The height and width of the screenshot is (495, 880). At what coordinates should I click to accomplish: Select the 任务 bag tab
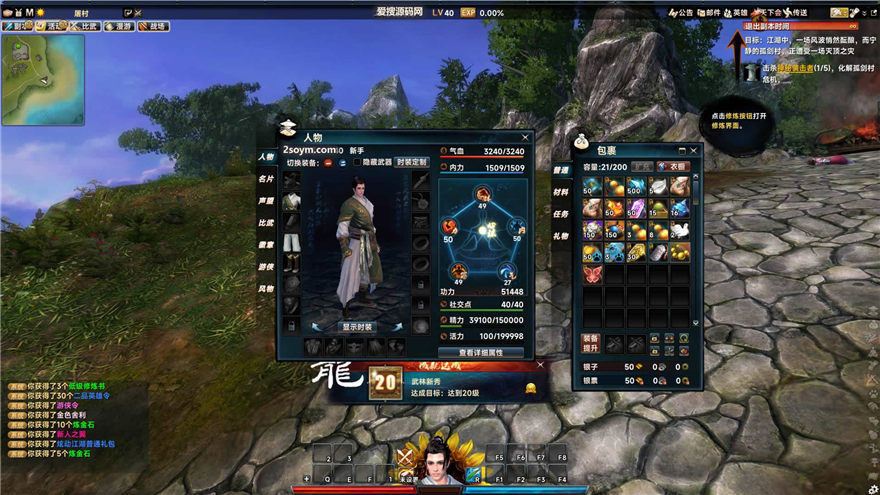(x=561, y=214)
